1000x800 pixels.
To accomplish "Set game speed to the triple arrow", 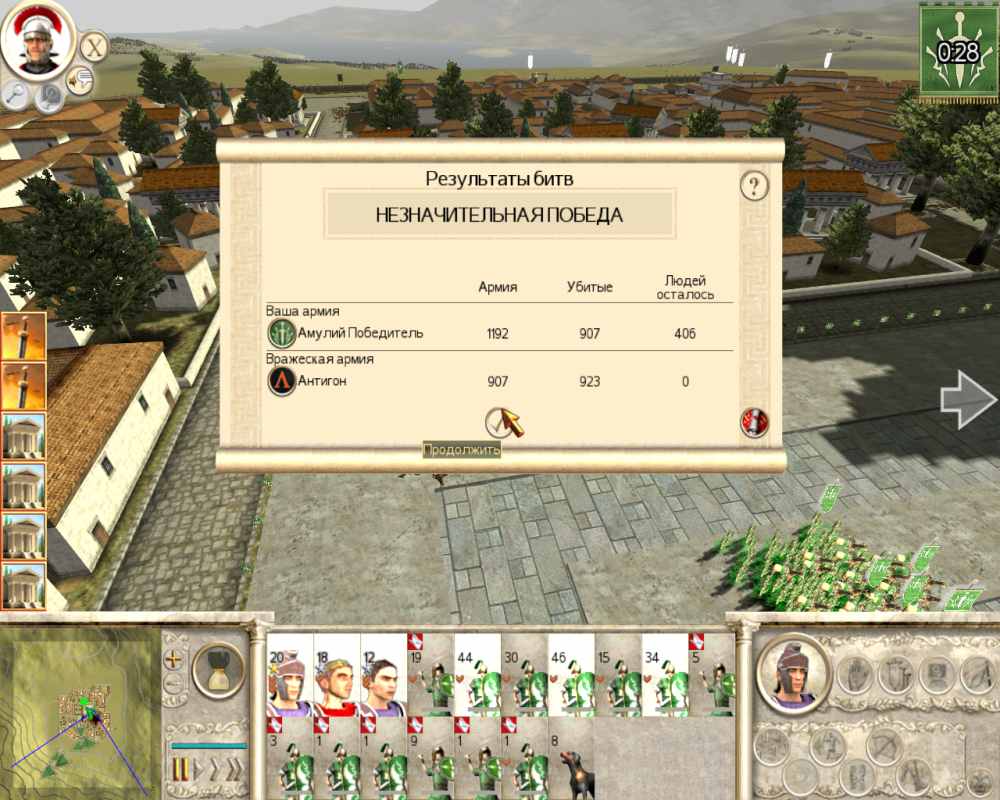I will pyautogui.click(x=233, y=770).
